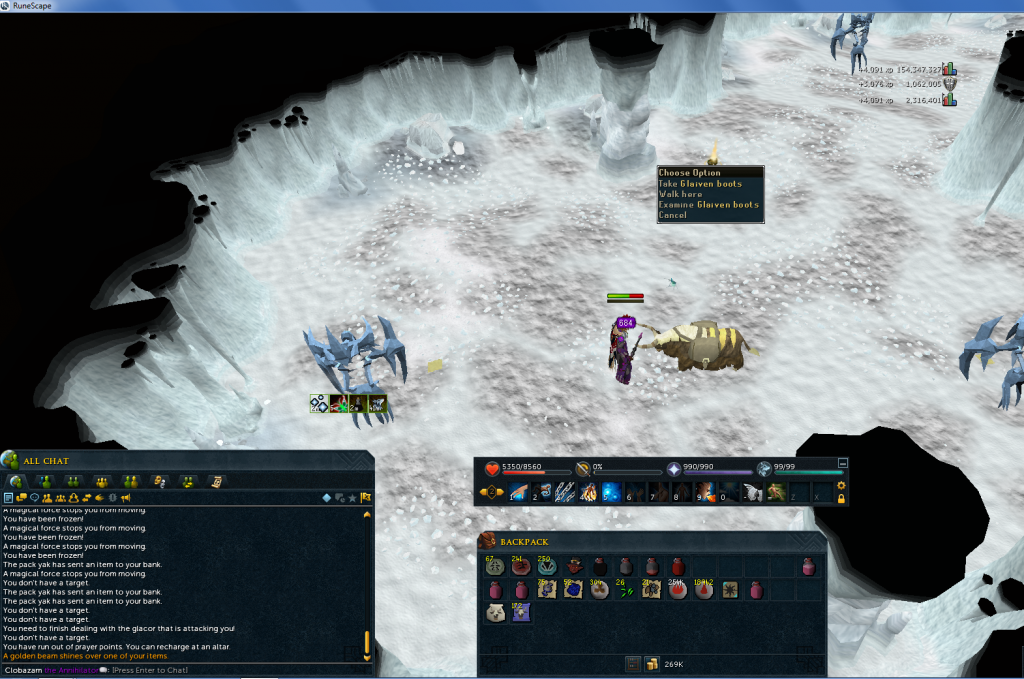Click the heart health icon
This screenshot has height=679, width=1024.
[492, 468]
